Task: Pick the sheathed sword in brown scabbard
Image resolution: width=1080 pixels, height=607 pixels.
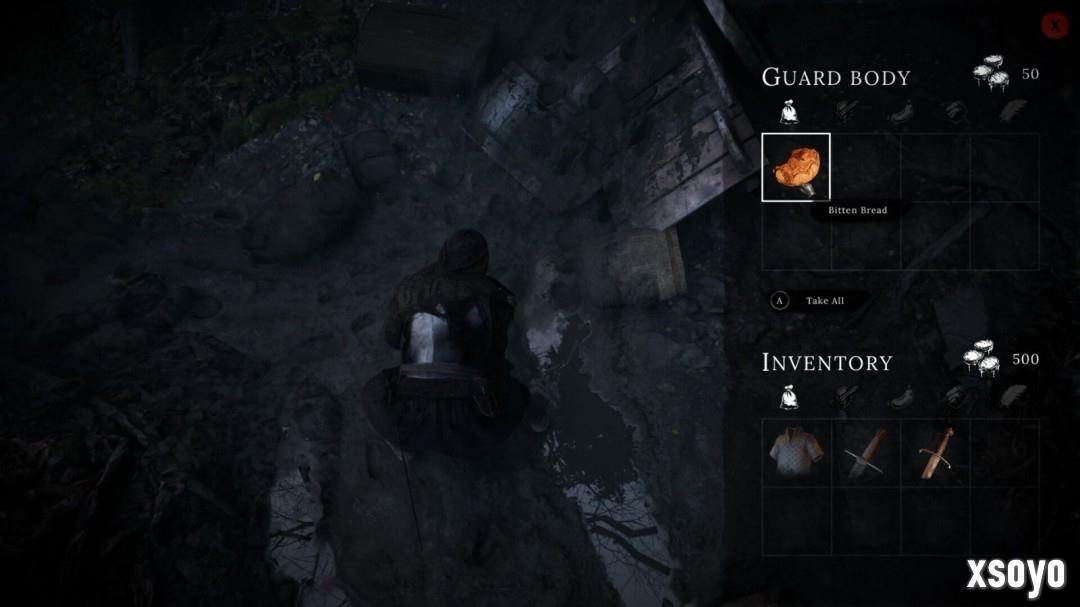Action: point(936,453)
